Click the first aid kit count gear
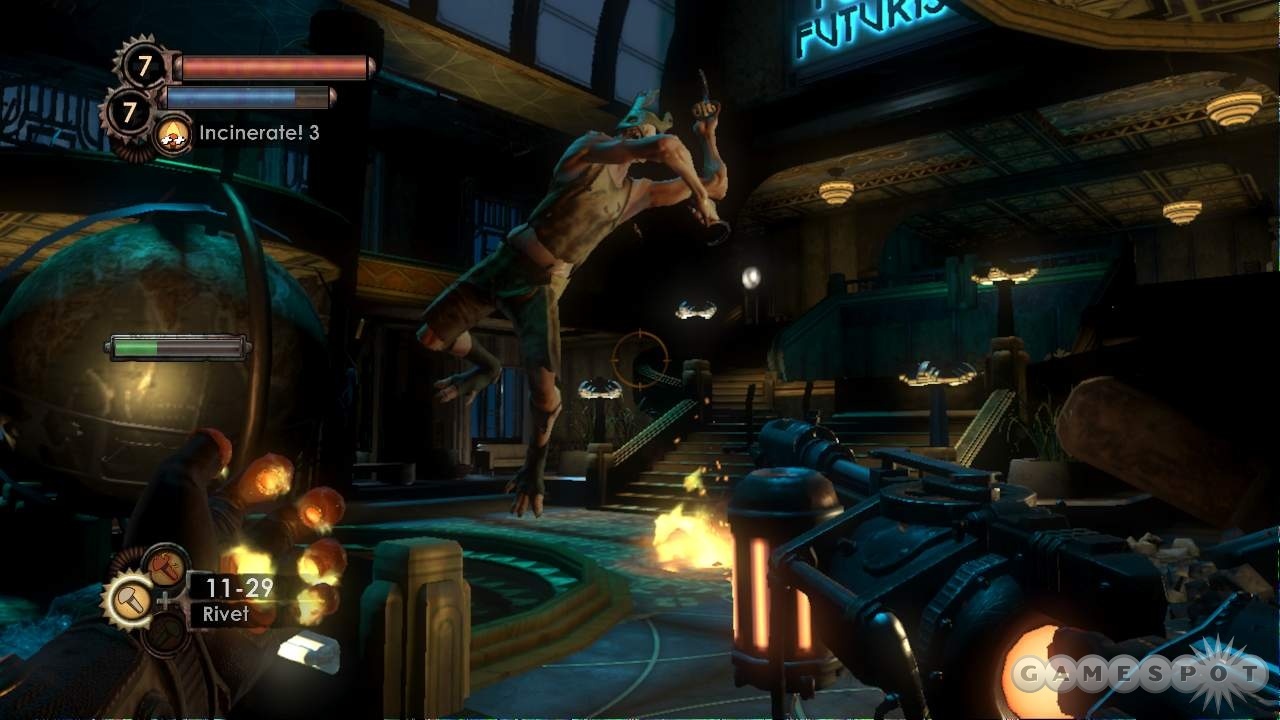Screen dimensions: 1280x720 click(144, 67)
